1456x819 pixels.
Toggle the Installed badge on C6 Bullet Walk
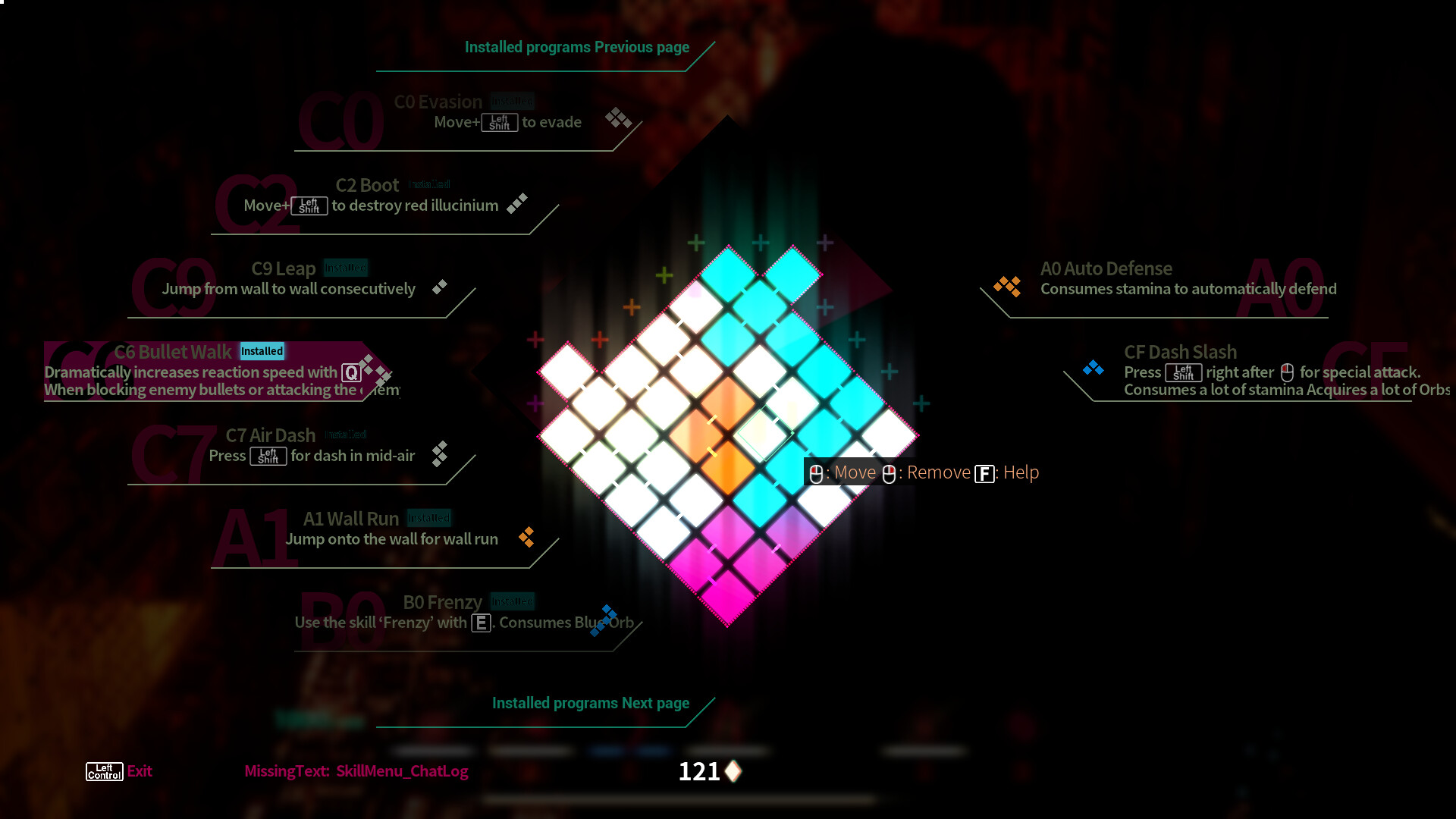tap(262, 351)
